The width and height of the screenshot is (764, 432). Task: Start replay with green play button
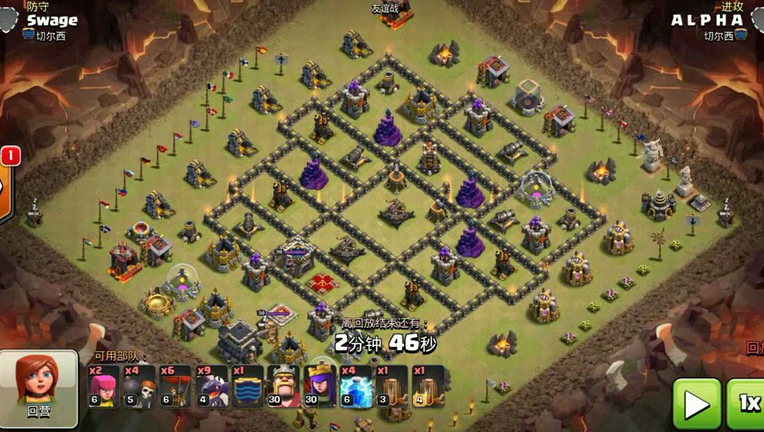[696, 403]
